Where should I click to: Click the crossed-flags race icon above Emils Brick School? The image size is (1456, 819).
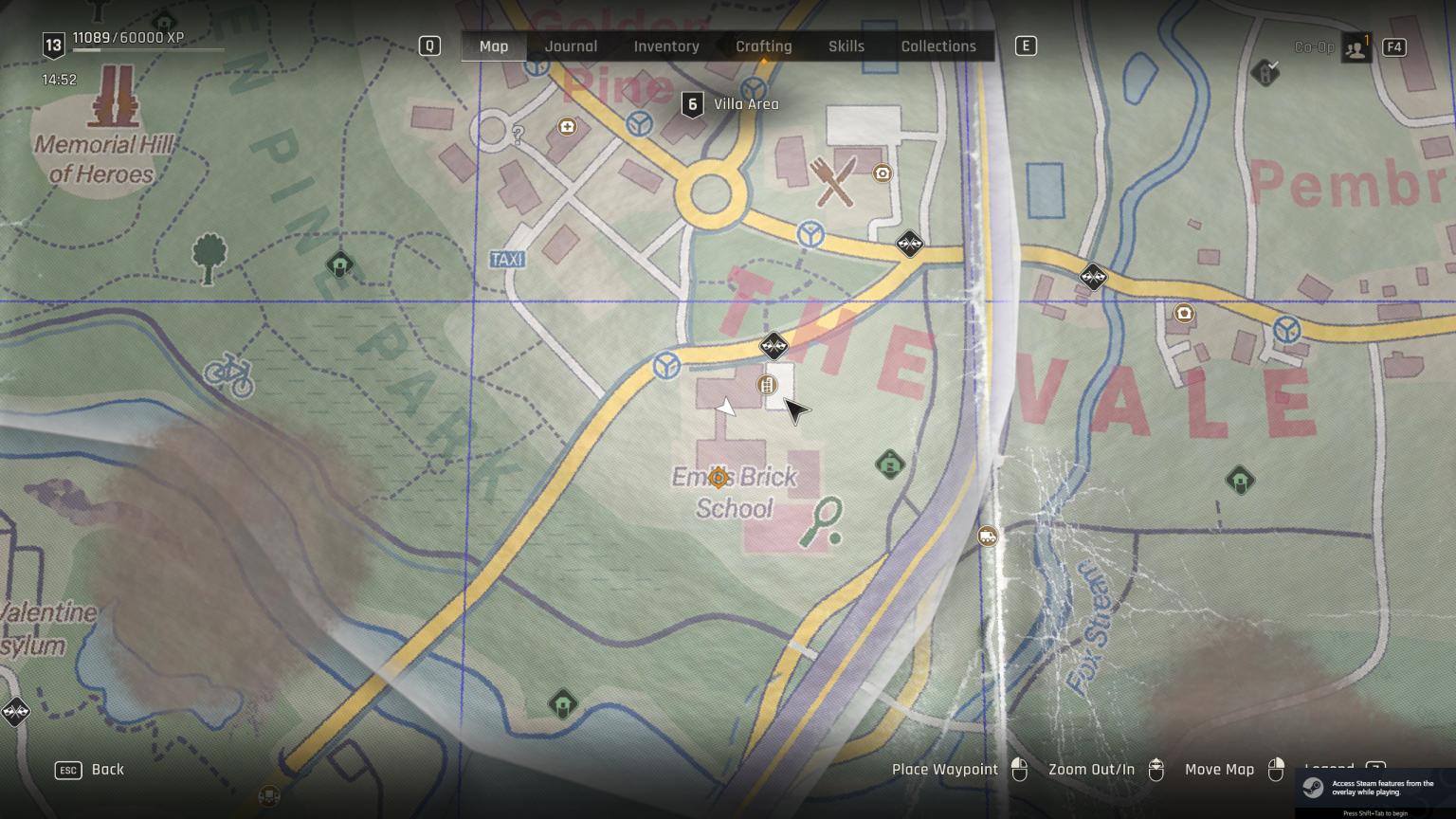(x=774, y=347)
